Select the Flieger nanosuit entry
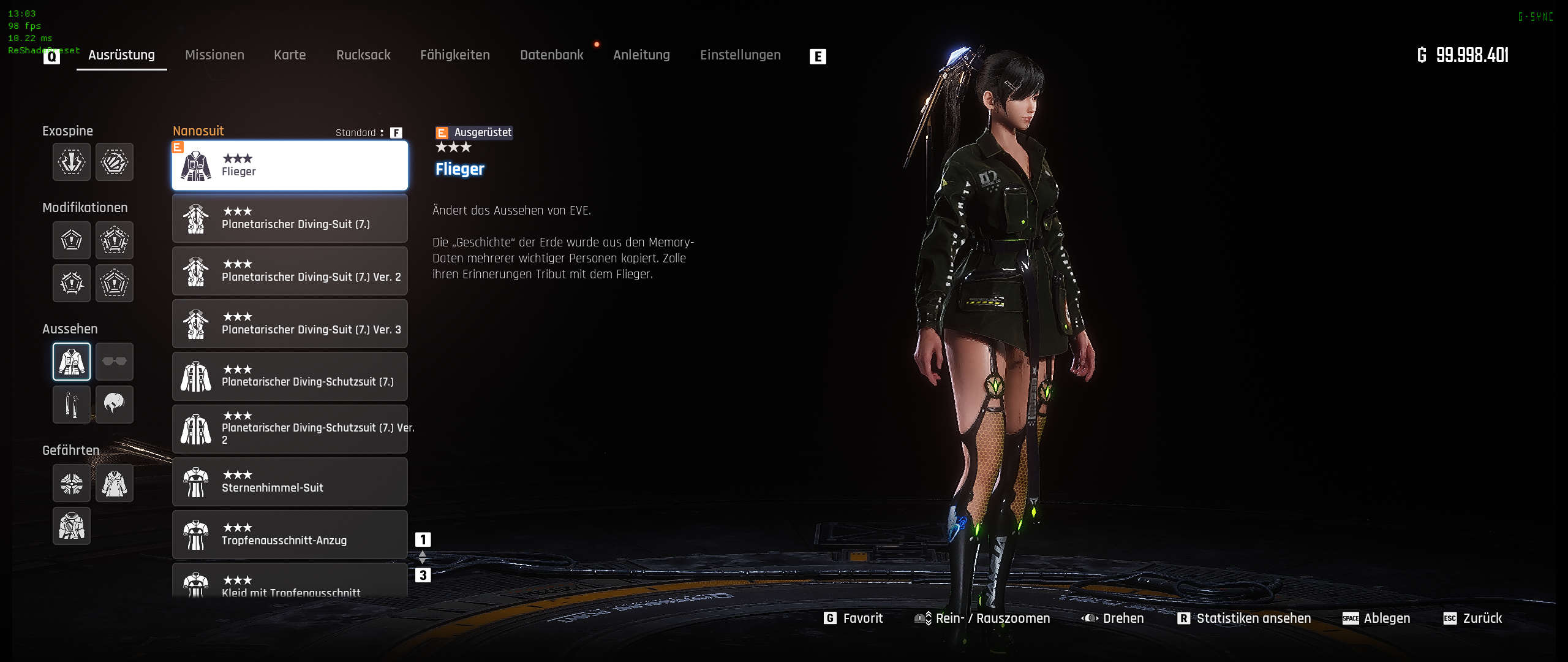The width and height of the screenshot is (1568, 662). (290, 165)
